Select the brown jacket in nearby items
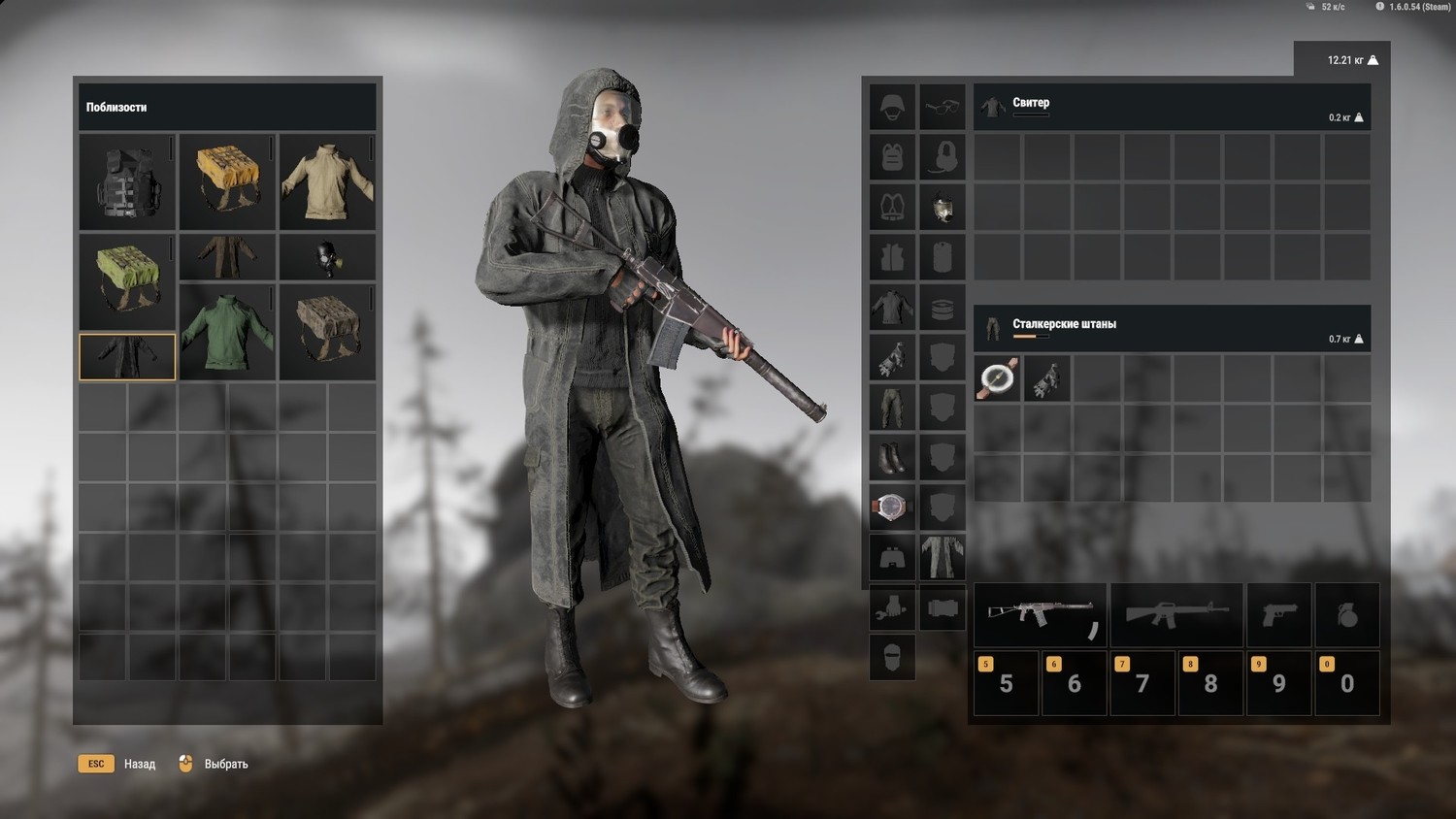This screenshot has height=819, width=1456. pyautogui.click(x=227, y=257)
